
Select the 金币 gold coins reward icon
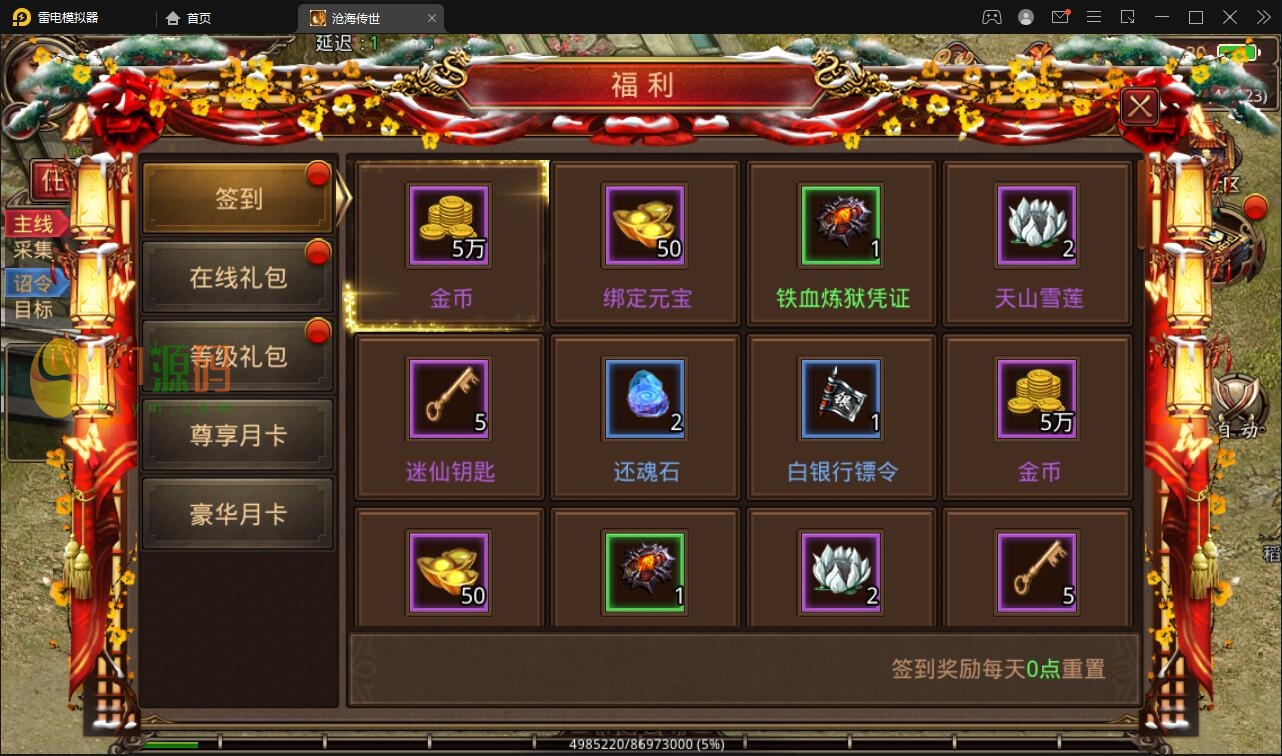click(448, 225)
